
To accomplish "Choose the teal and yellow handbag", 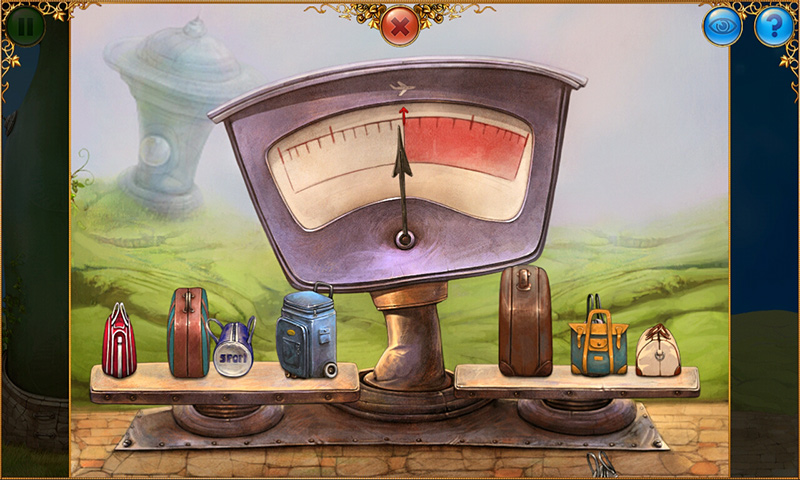I will [x=597, y=342].
